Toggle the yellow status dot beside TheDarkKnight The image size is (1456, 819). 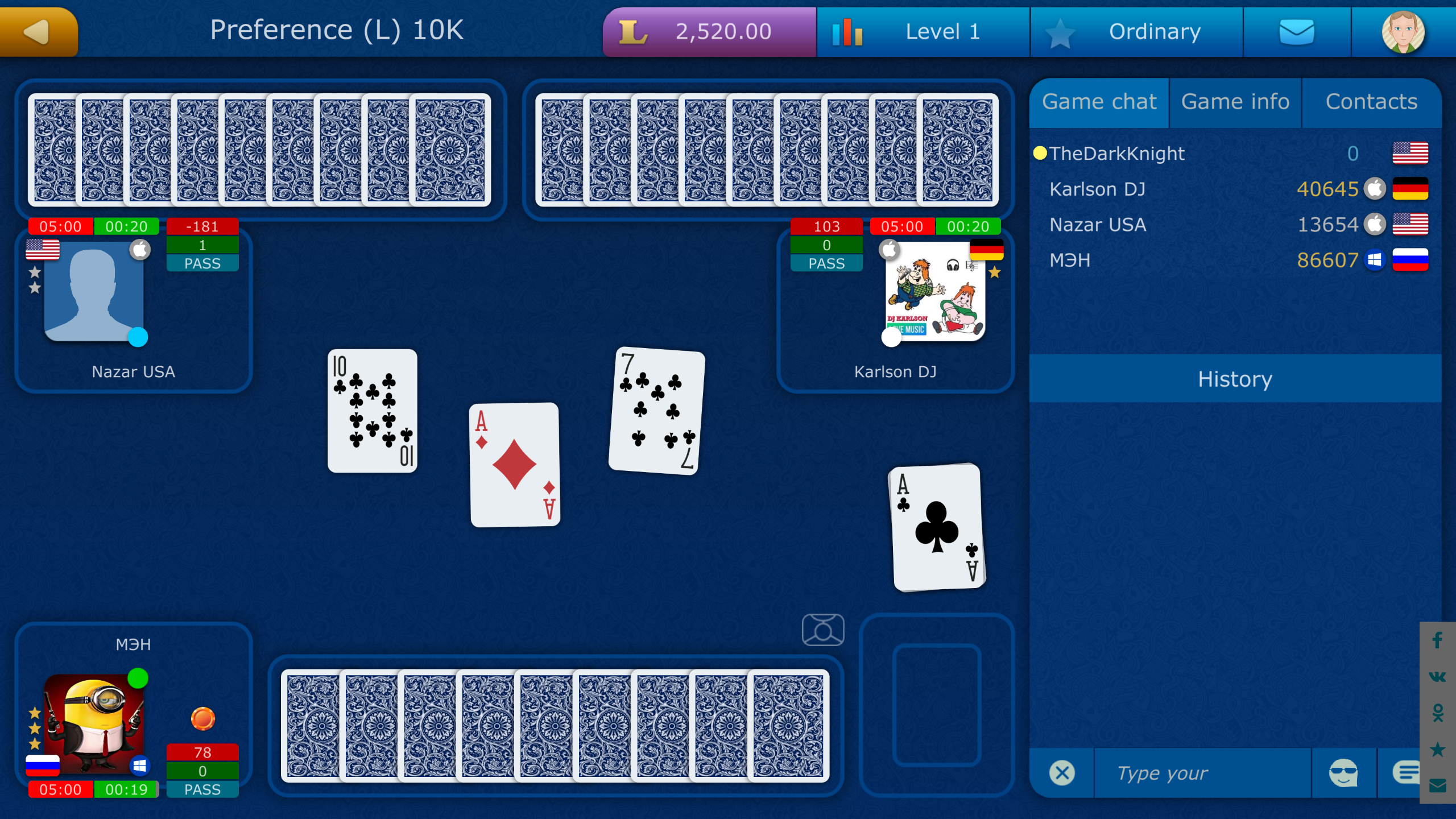point(1040,152)
